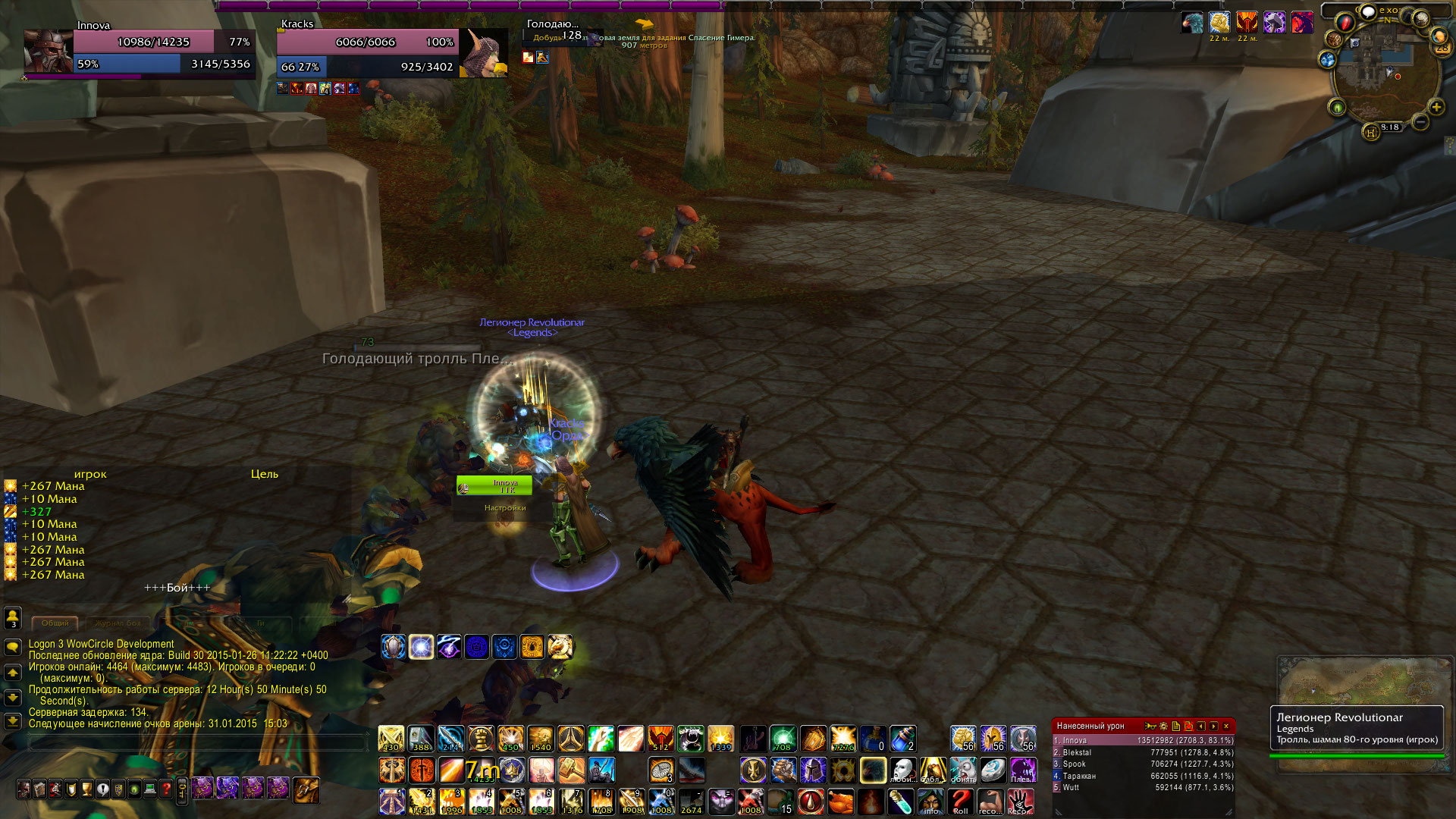Zoom out the minimap with the minus button
Viewport: 1456px width, 819px height.
click(x=1420, y=121)
